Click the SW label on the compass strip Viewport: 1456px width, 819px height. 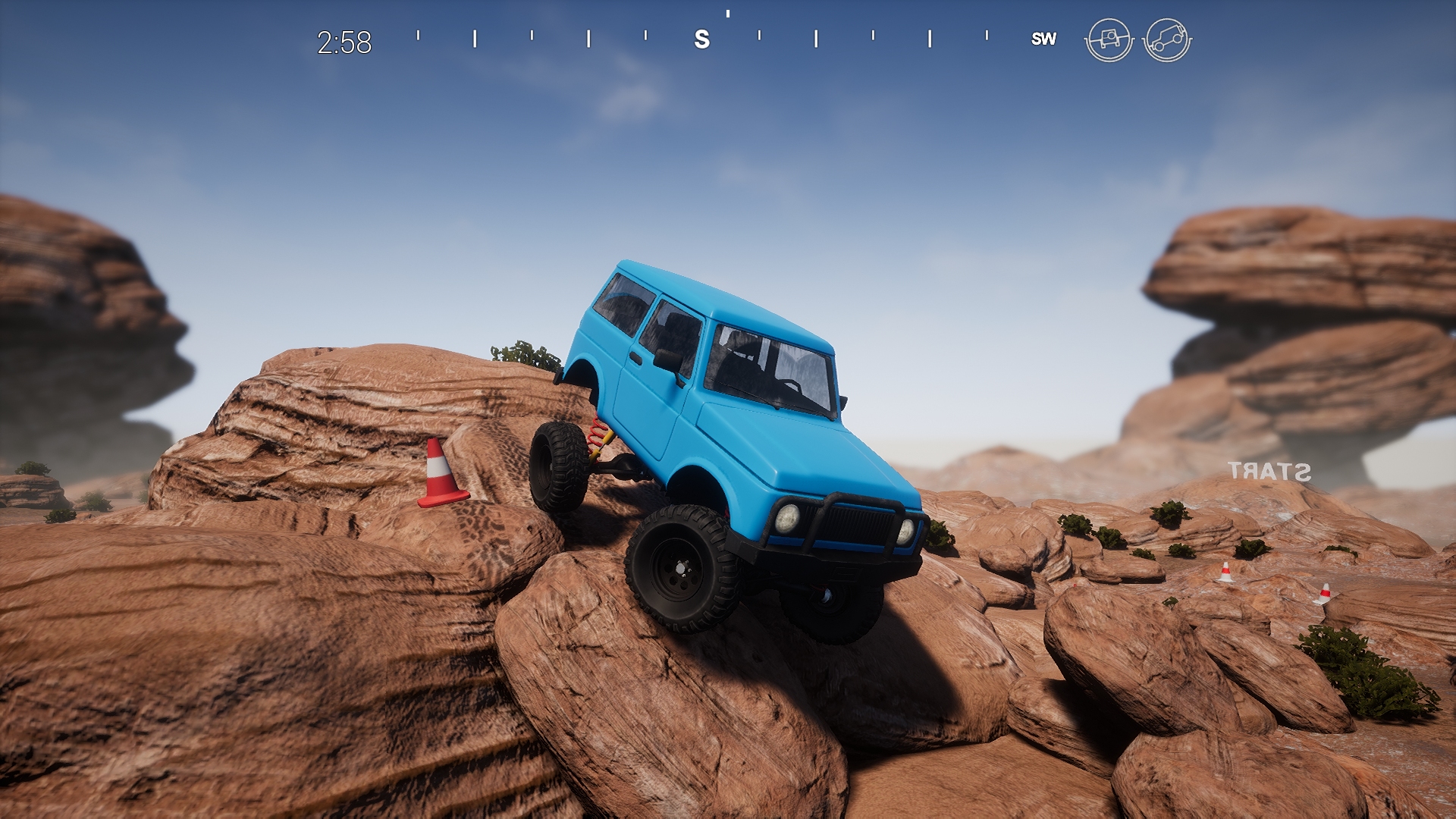[x=1043, y=39]
